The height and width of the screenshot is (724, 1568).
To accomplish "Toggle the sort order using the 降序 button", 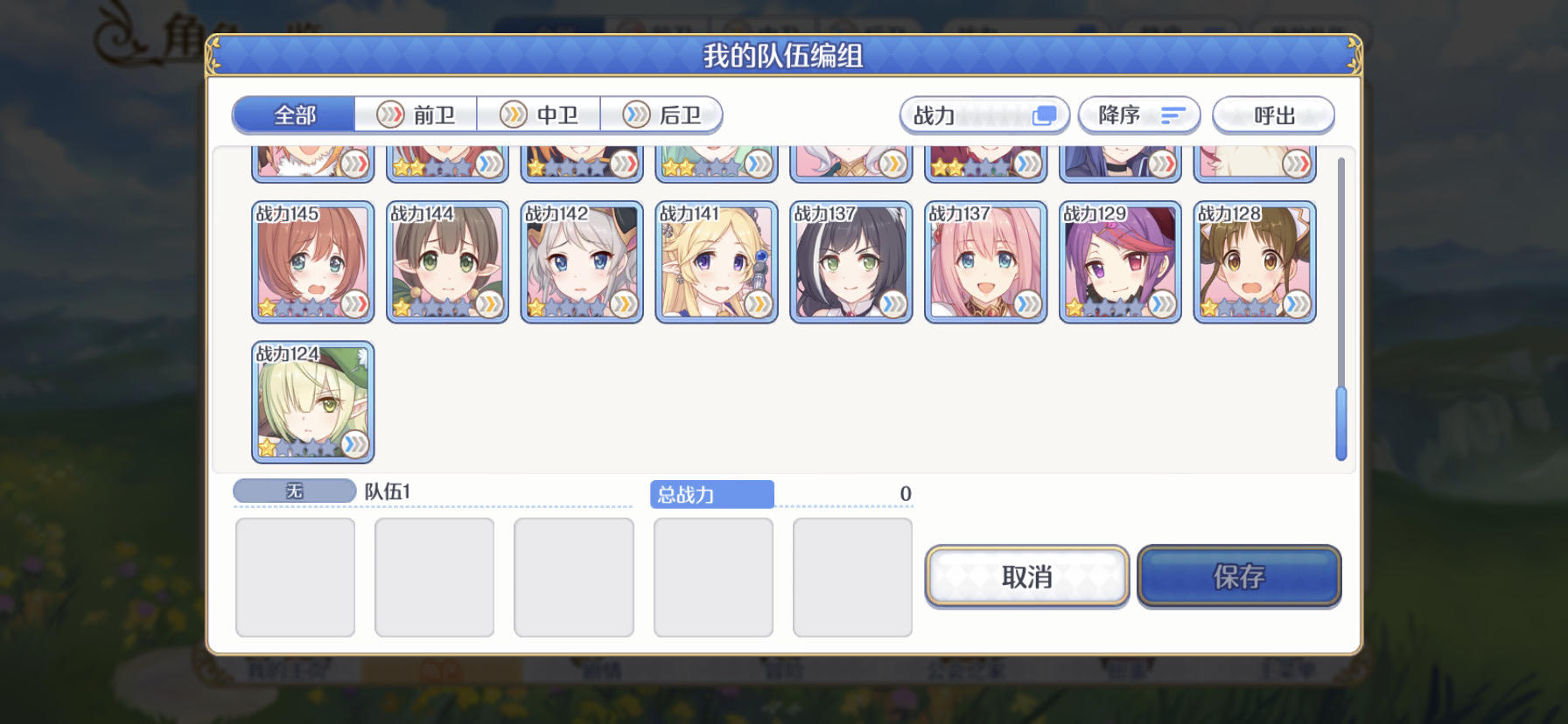I will [x=1137, y=115].
